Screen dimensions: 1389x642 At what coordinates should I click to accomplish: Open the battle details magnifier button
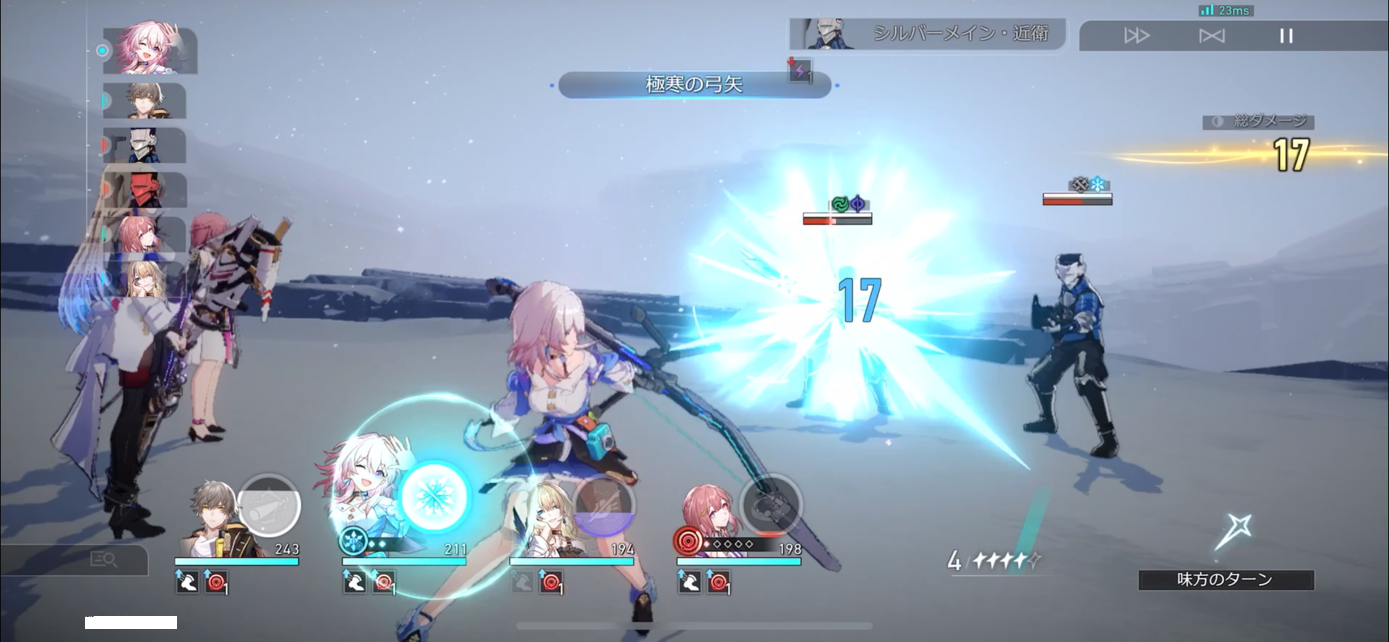click(x=104, y=560)
